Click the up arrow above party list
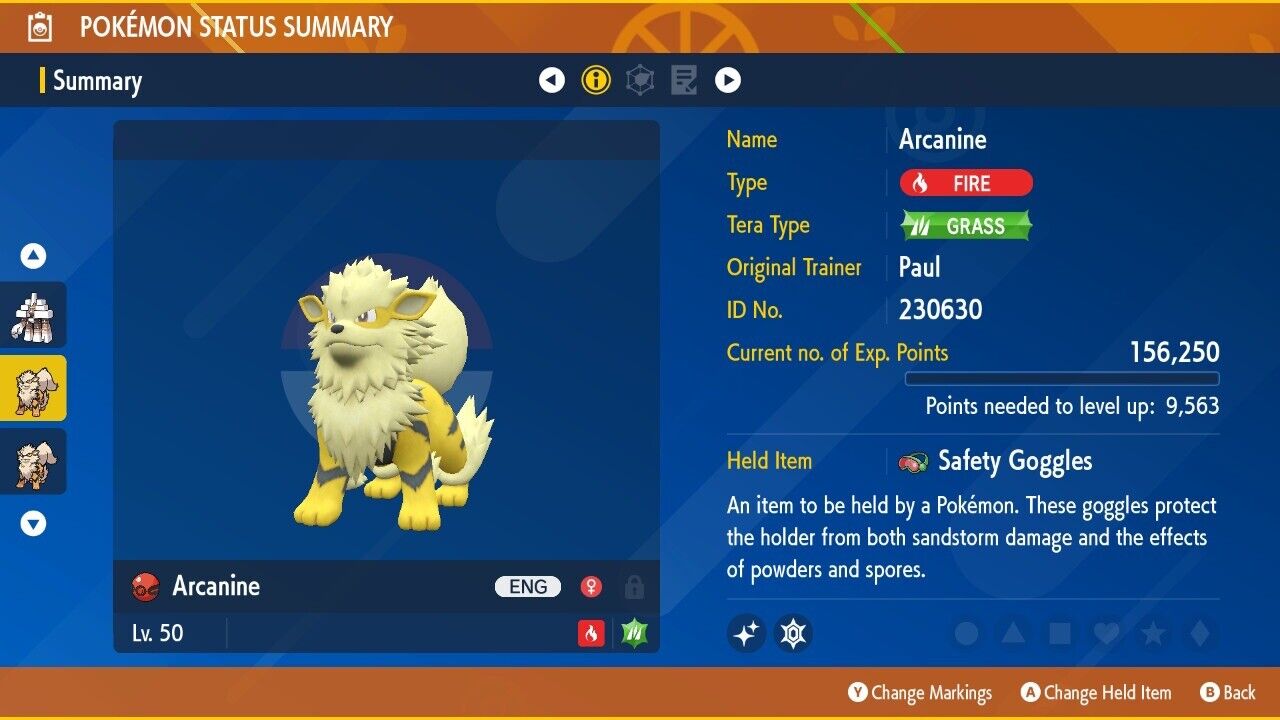Screen dimensions: 1280x720 click(34, 257)
